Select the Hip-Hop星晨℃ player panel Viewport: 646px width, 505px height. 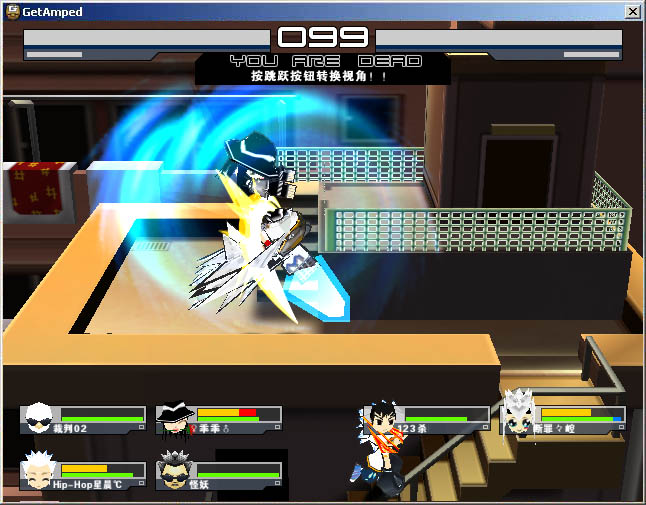[x=83, y=474]
